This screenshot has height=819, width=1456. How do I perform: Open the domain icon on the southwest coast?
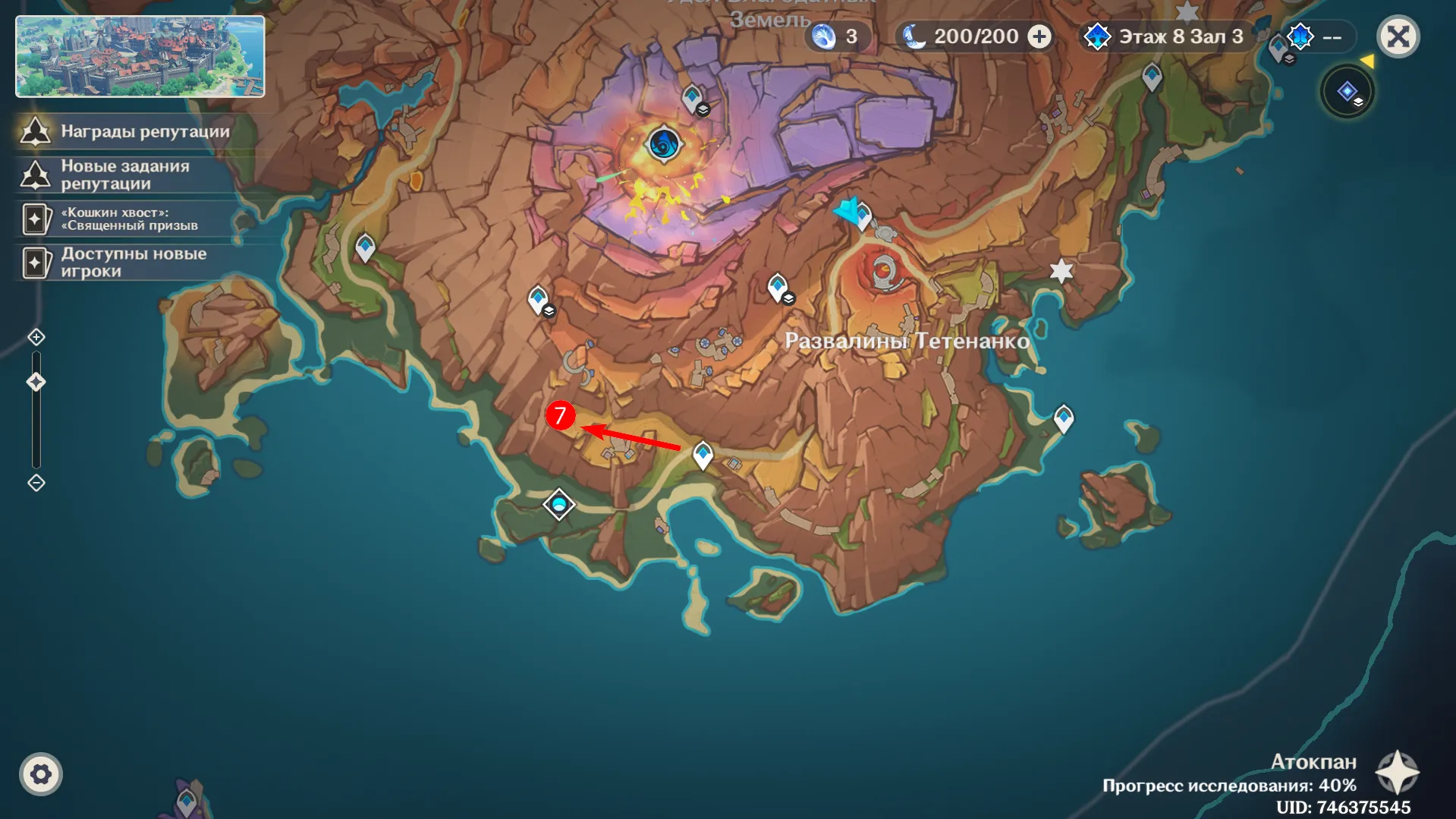pos(558,502)
